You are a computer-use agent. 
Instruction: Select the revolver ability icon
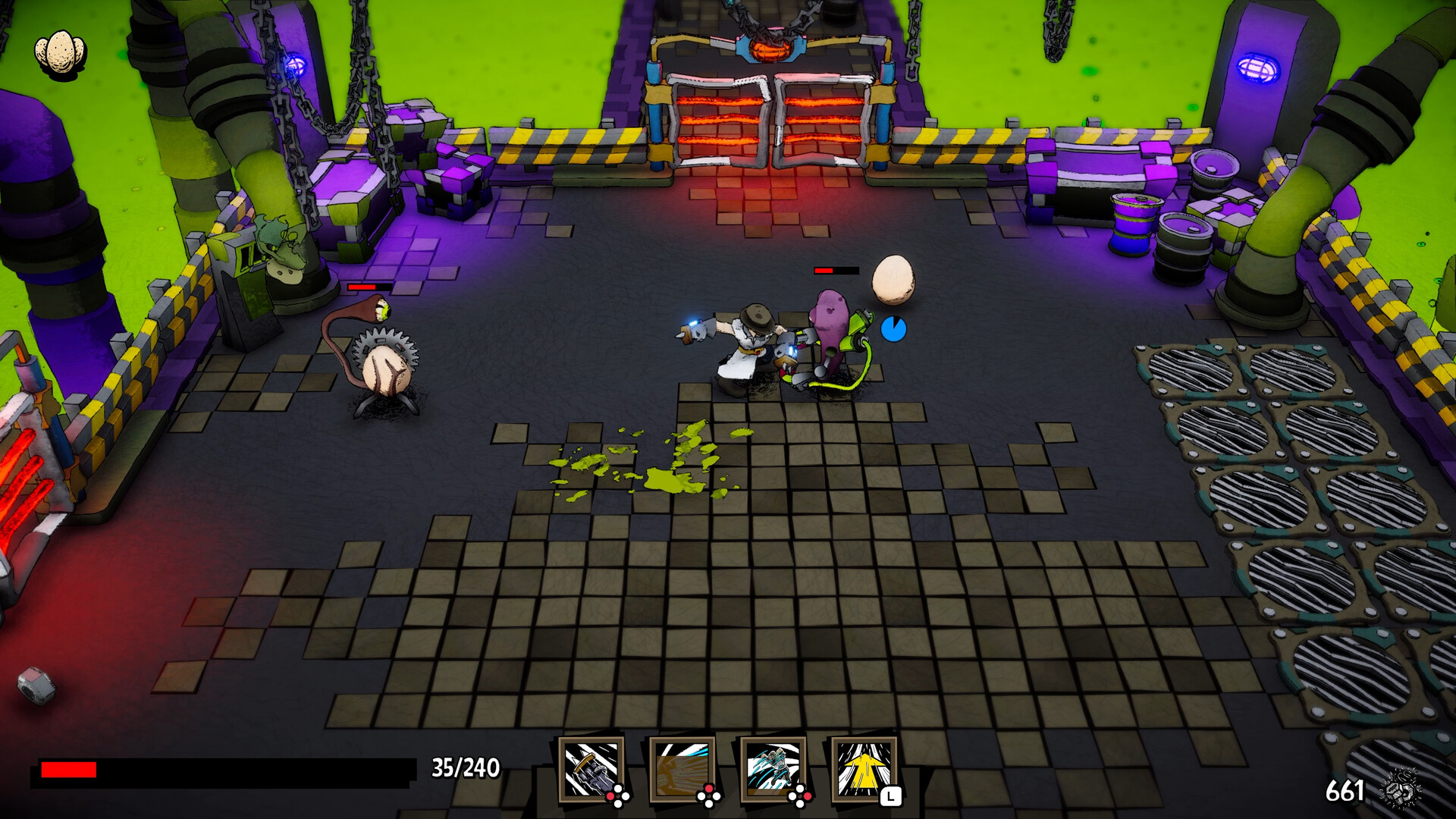591,770
